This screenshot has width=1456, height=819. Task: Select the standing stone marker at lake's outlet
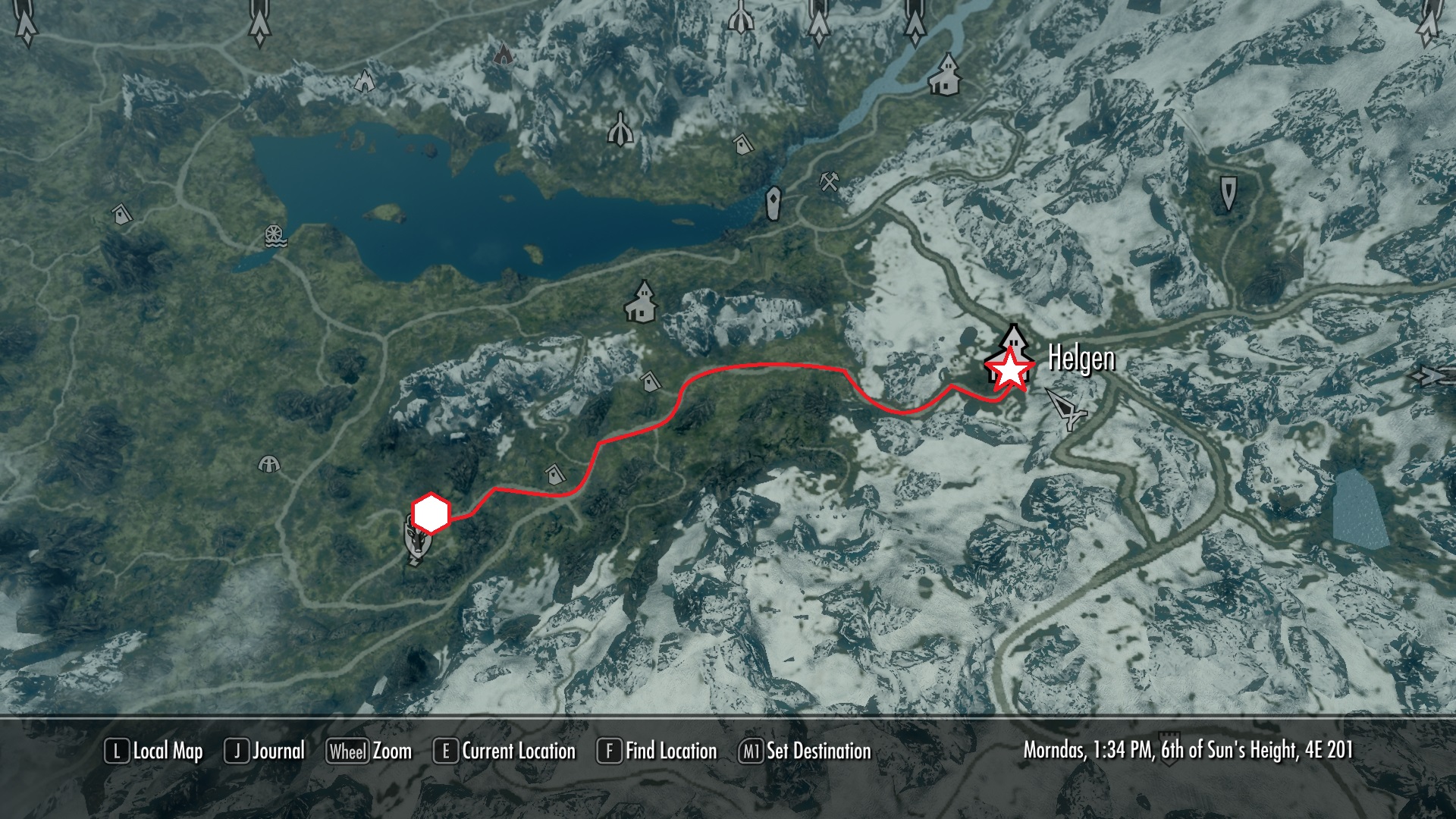pyautogui.click(x=773, y=203)
